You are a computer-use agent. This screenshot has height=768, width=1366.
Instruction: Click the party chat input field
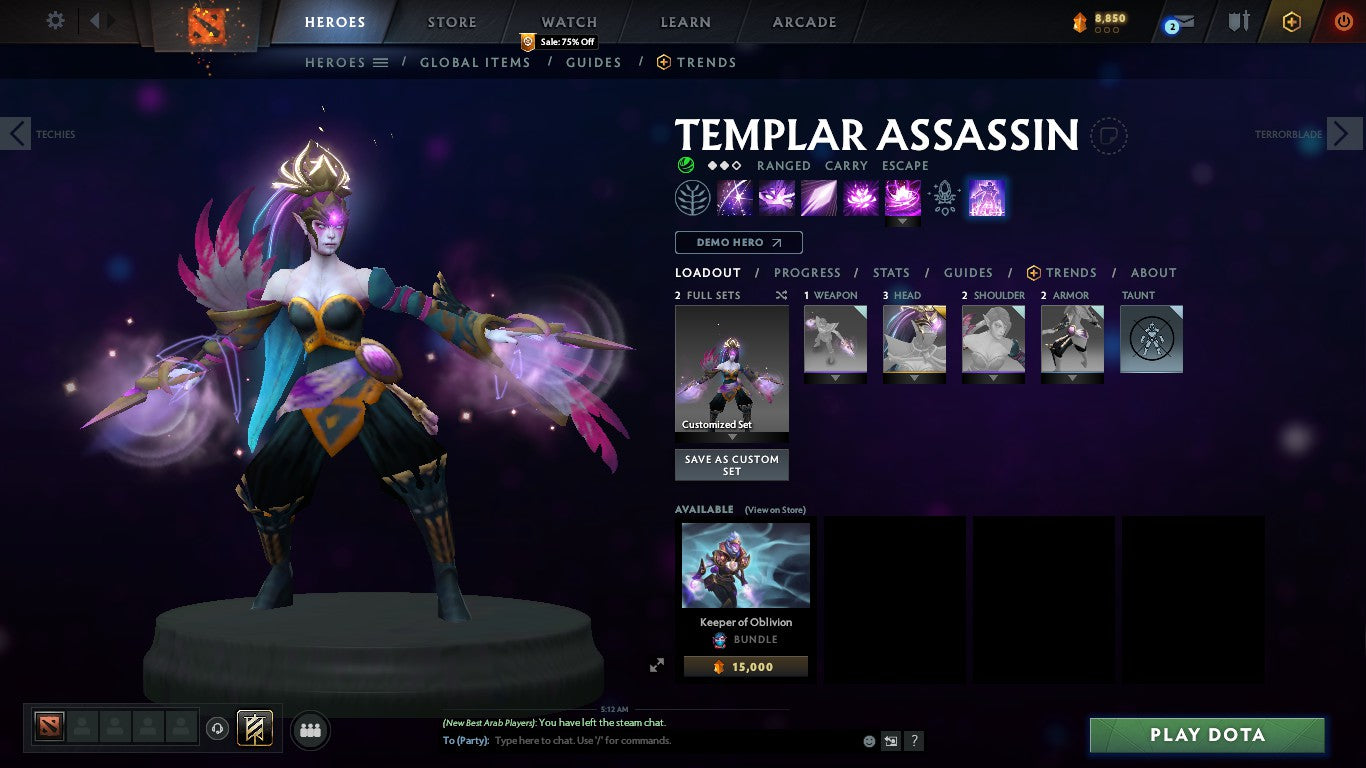[650, 740]
